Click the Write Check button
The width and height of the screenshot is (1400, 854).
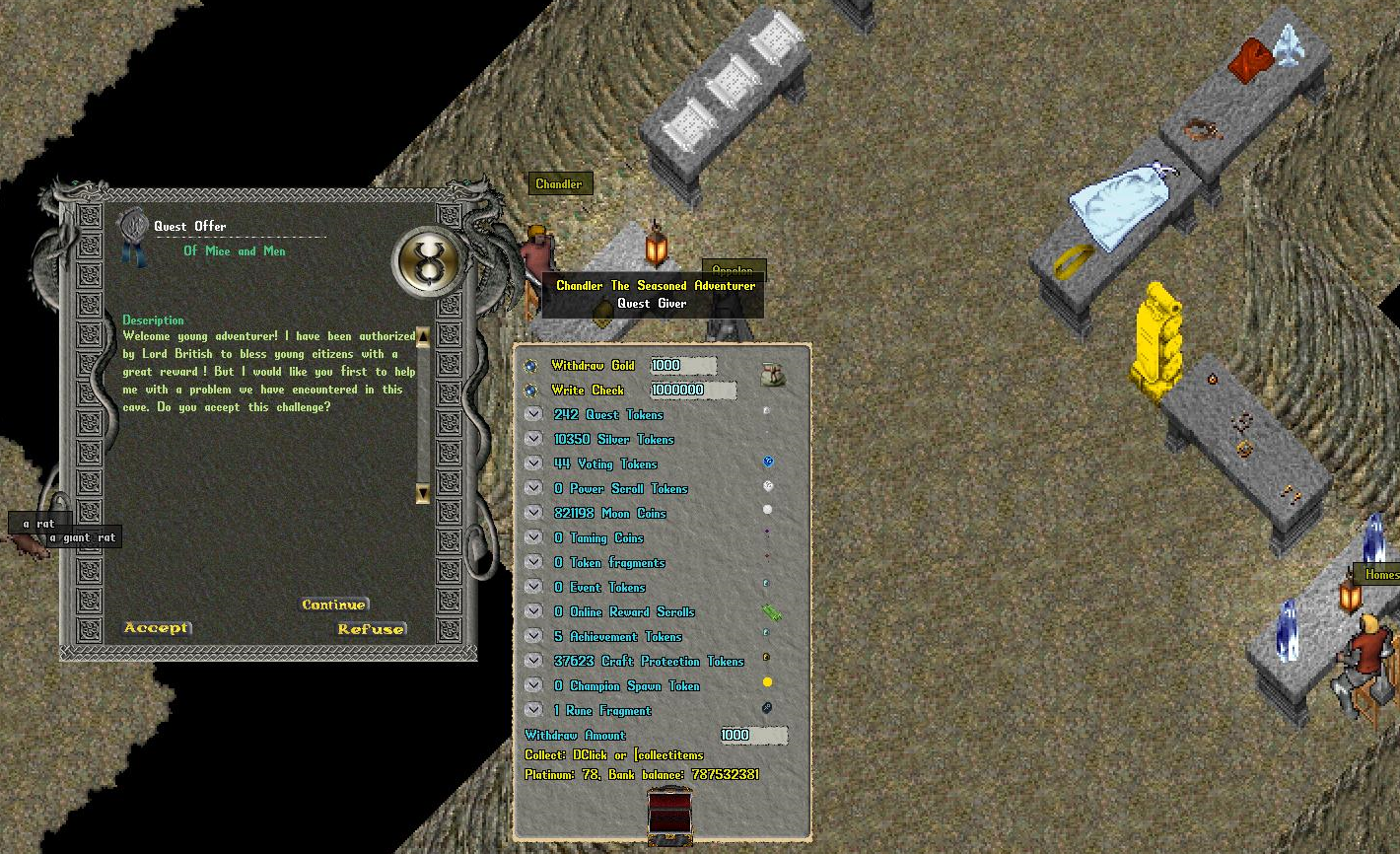530,391
